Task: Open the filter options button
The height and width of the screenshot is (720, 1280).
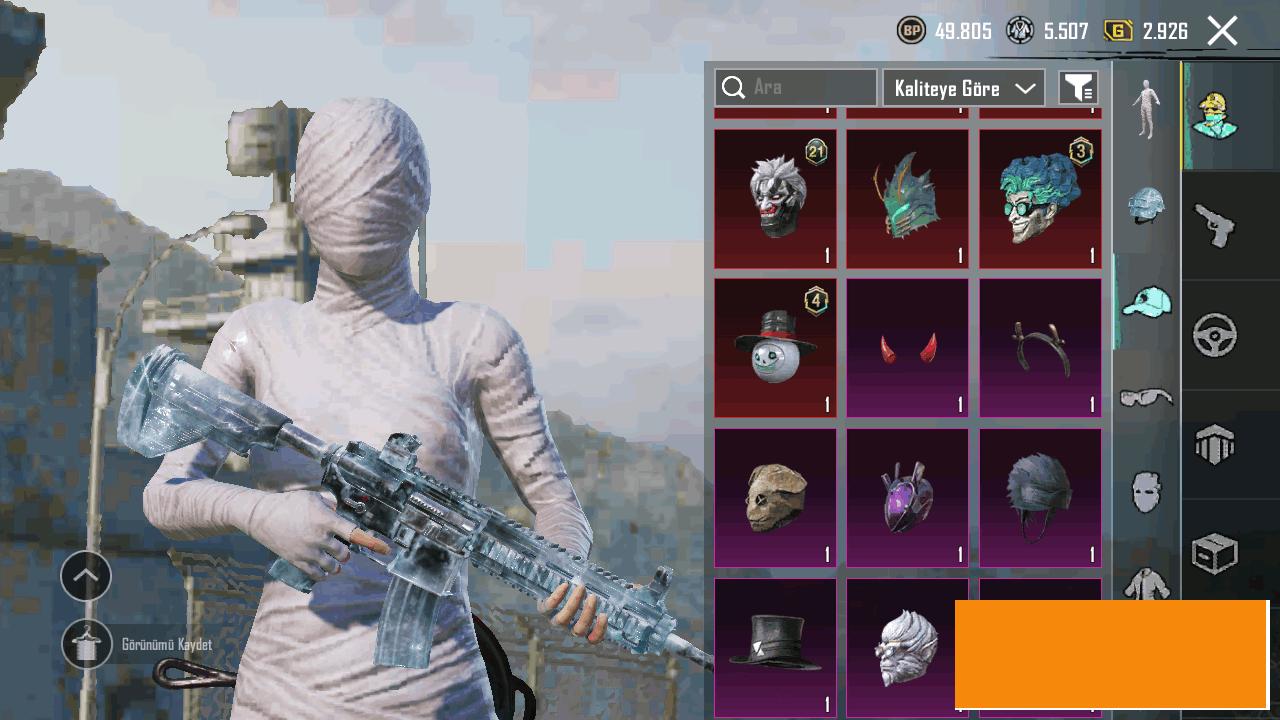Action: tap(1078, 88)
